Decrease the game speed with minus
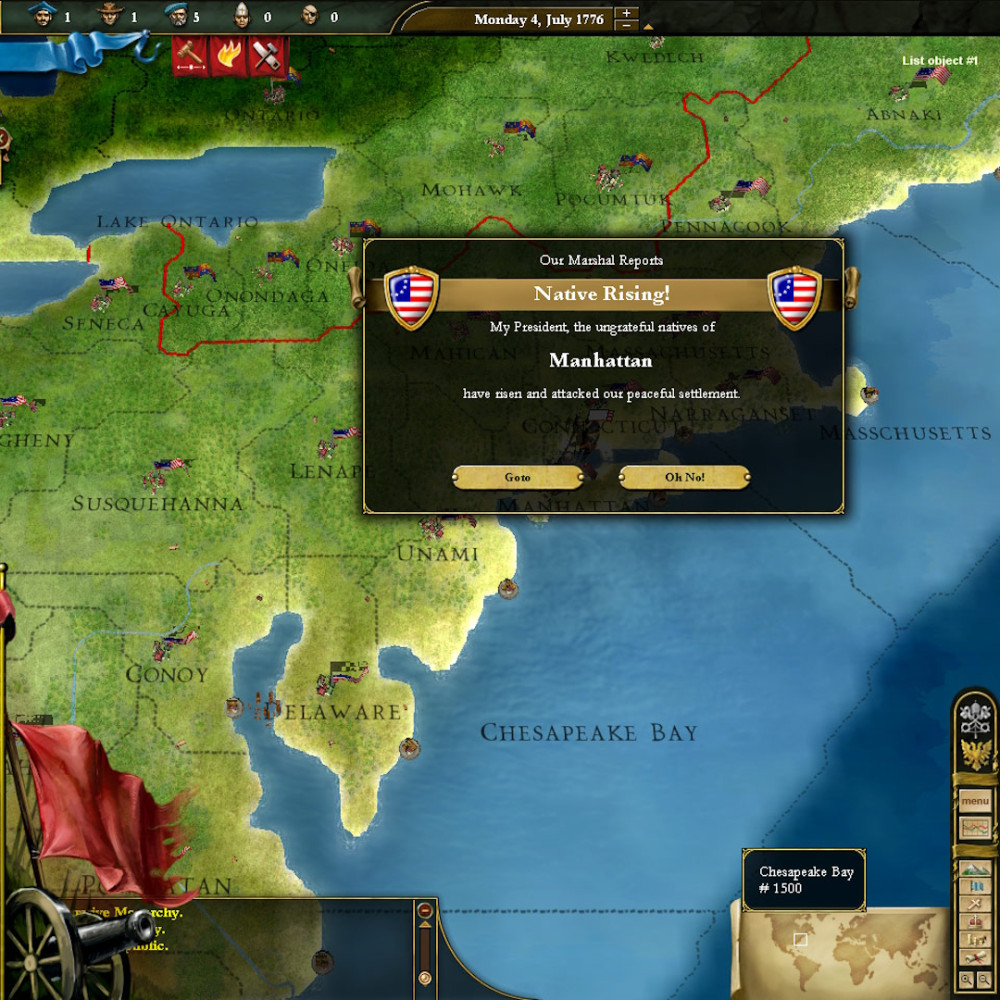The height and width of the screenshot is (1000, 1000). click(x=626, y=26)
